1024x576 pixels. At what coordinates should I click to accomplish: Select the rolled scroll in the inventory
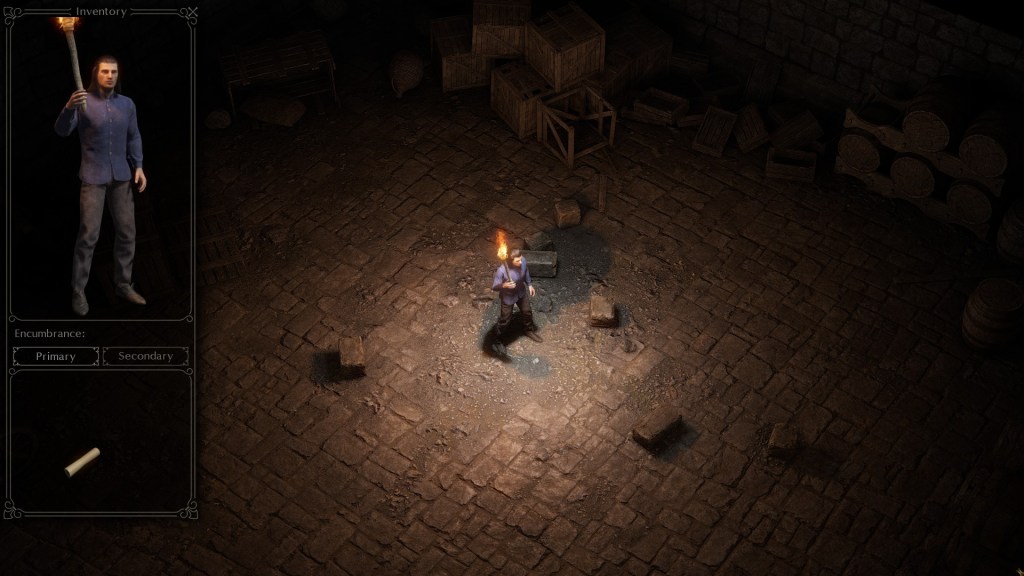[82, 462]
